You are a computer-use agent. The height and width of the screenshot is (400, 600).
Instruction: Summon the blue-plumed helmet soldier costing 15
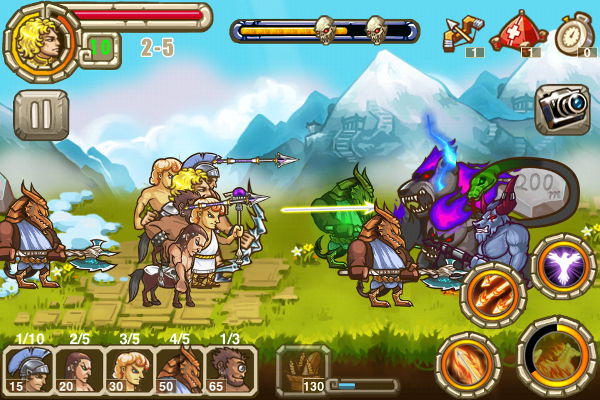[x=30, y=370]
